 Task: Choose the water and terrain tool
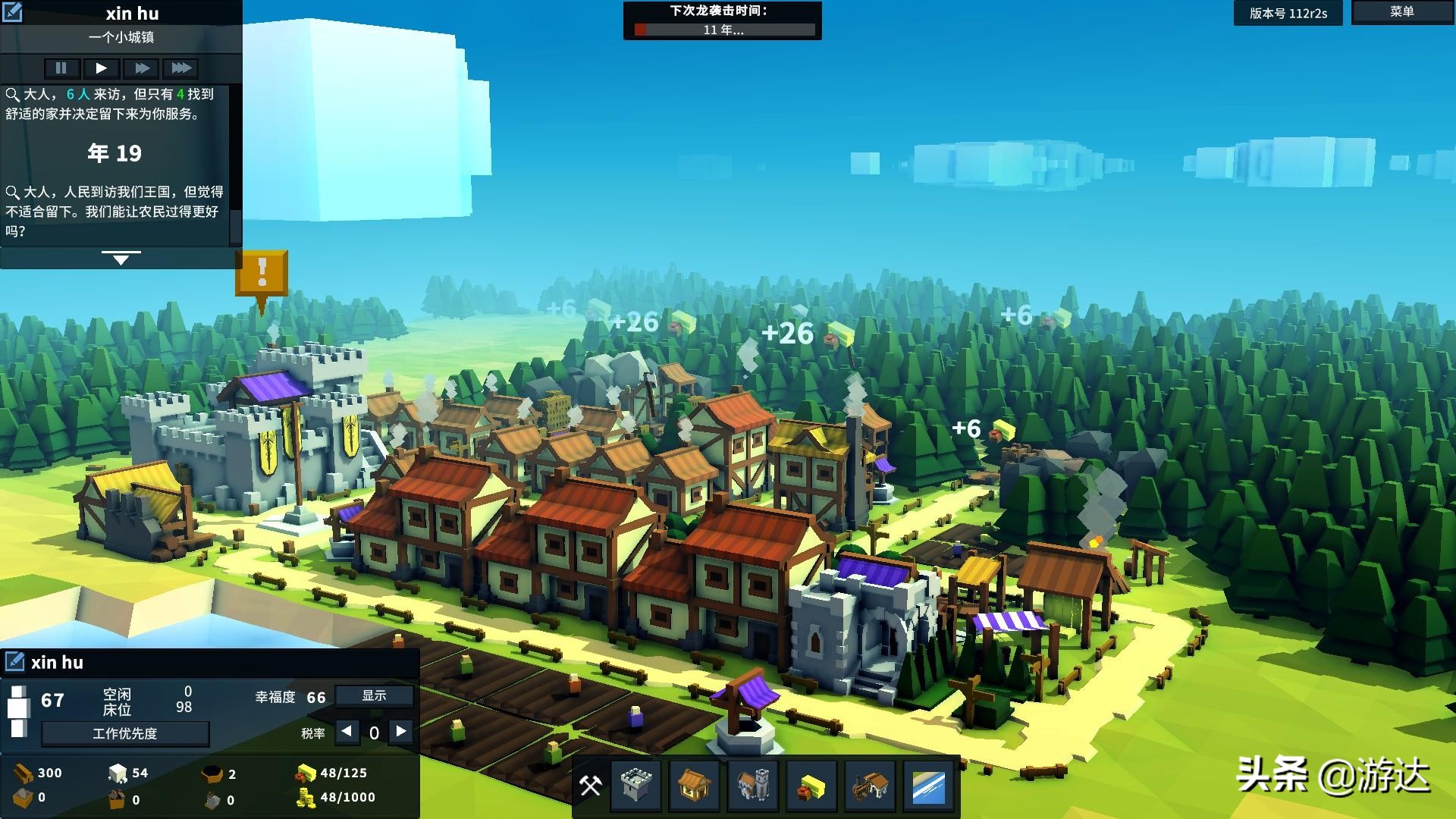click(928, 786)
